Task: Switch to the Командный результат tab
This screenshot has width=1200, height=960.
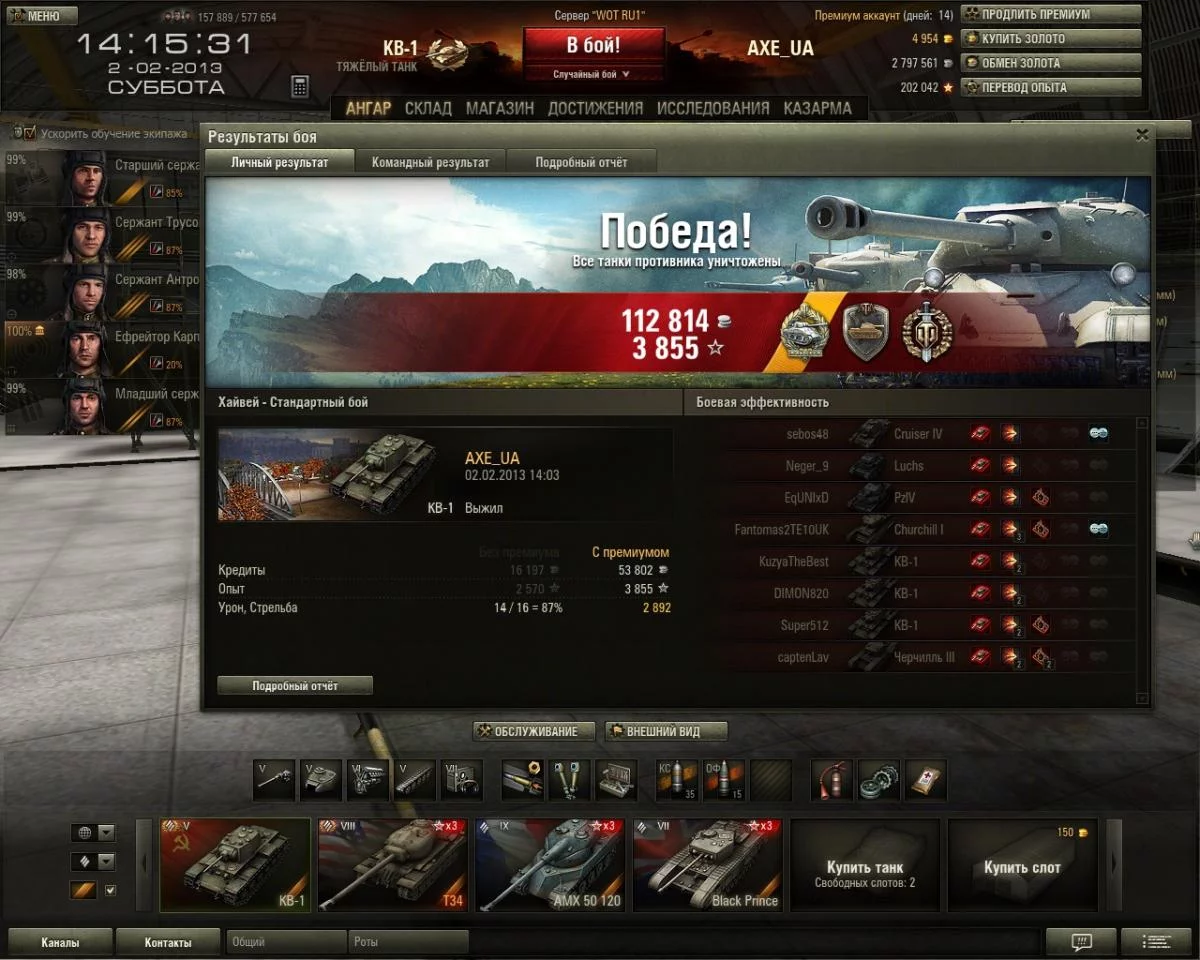Action: tap(430, 162)
